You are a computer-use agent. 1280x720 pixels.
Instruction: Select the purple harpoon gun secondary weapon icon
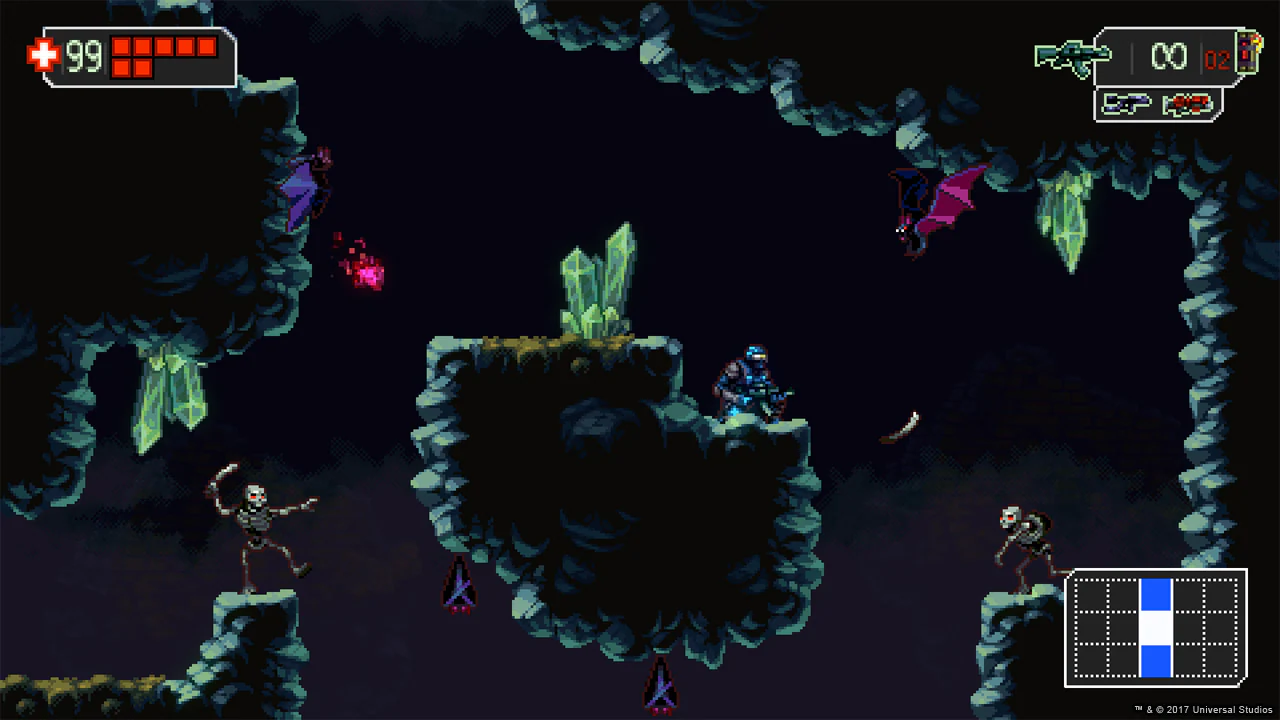click(1127, 105)
